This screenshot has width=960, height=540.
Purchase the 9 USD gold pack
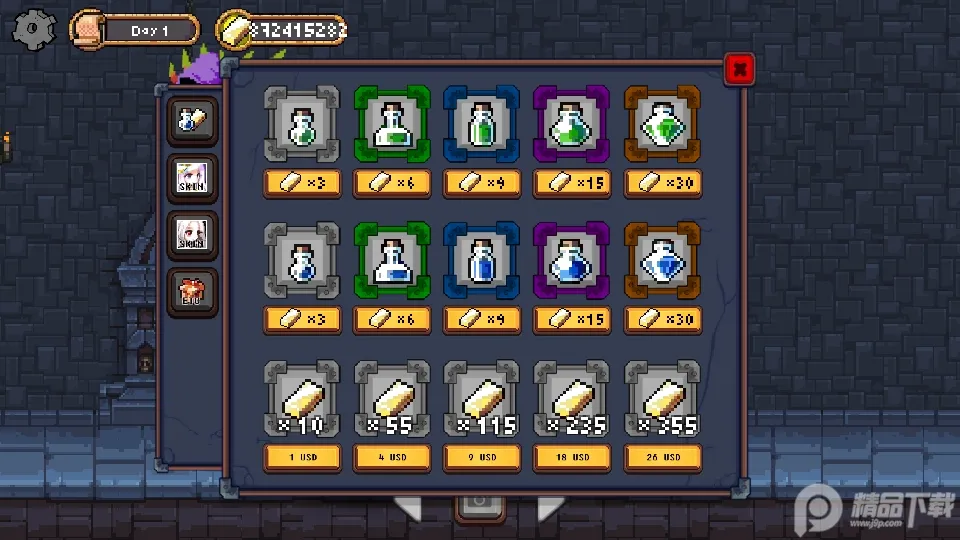pyautogui.click(x=482, y=457)
